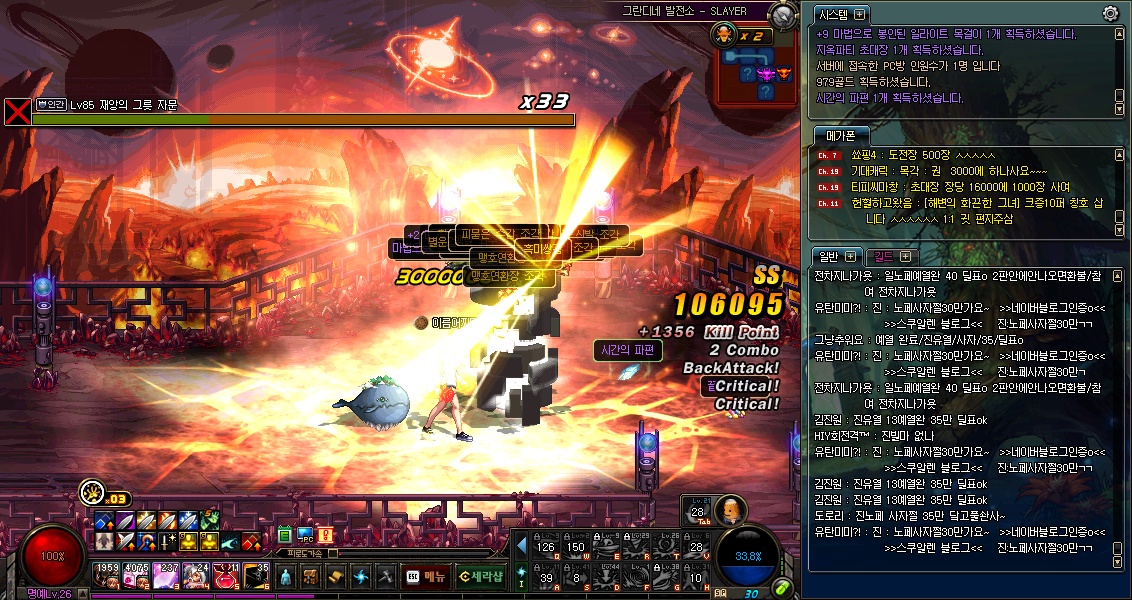Viewport: 1132px width, 600px height.
Task: Click the compass icon above the minimap
Action: pos(784,14)
